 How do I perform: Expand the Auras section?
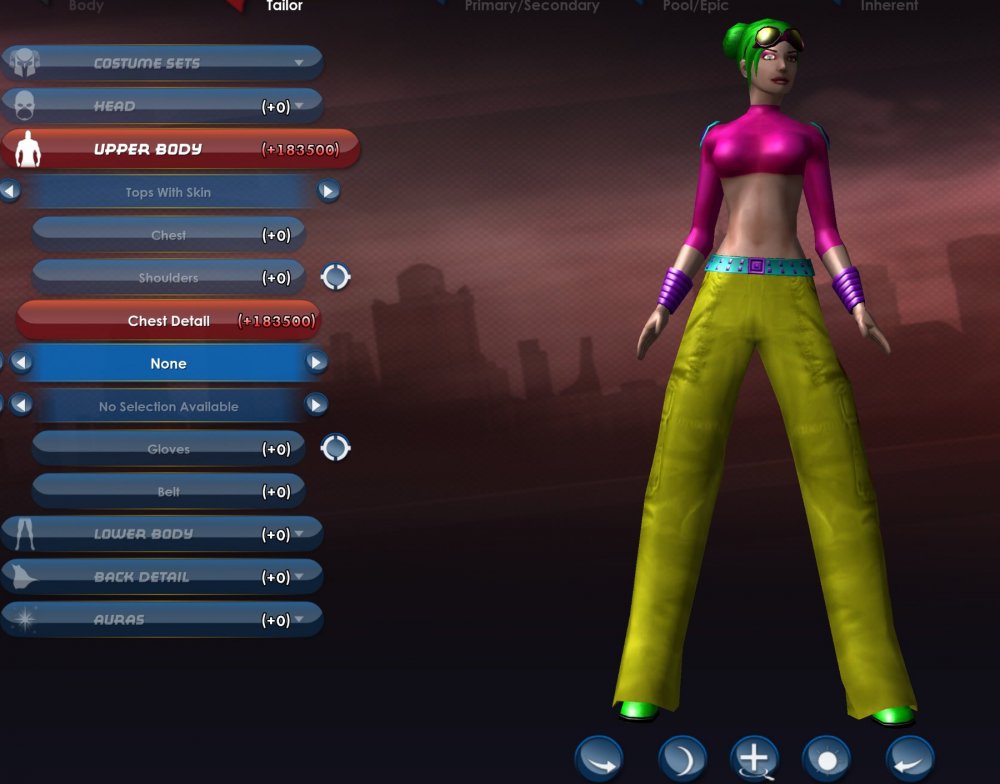click(162, 620)
